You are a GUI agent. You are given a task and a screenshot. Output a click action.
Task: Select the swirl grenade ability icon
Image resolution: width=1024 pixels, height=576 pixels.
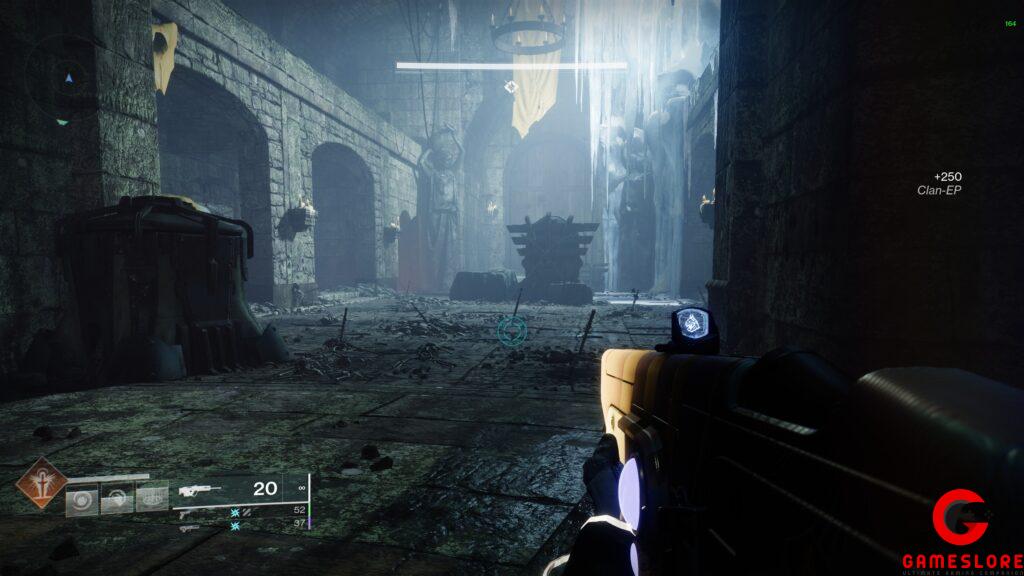84,499
